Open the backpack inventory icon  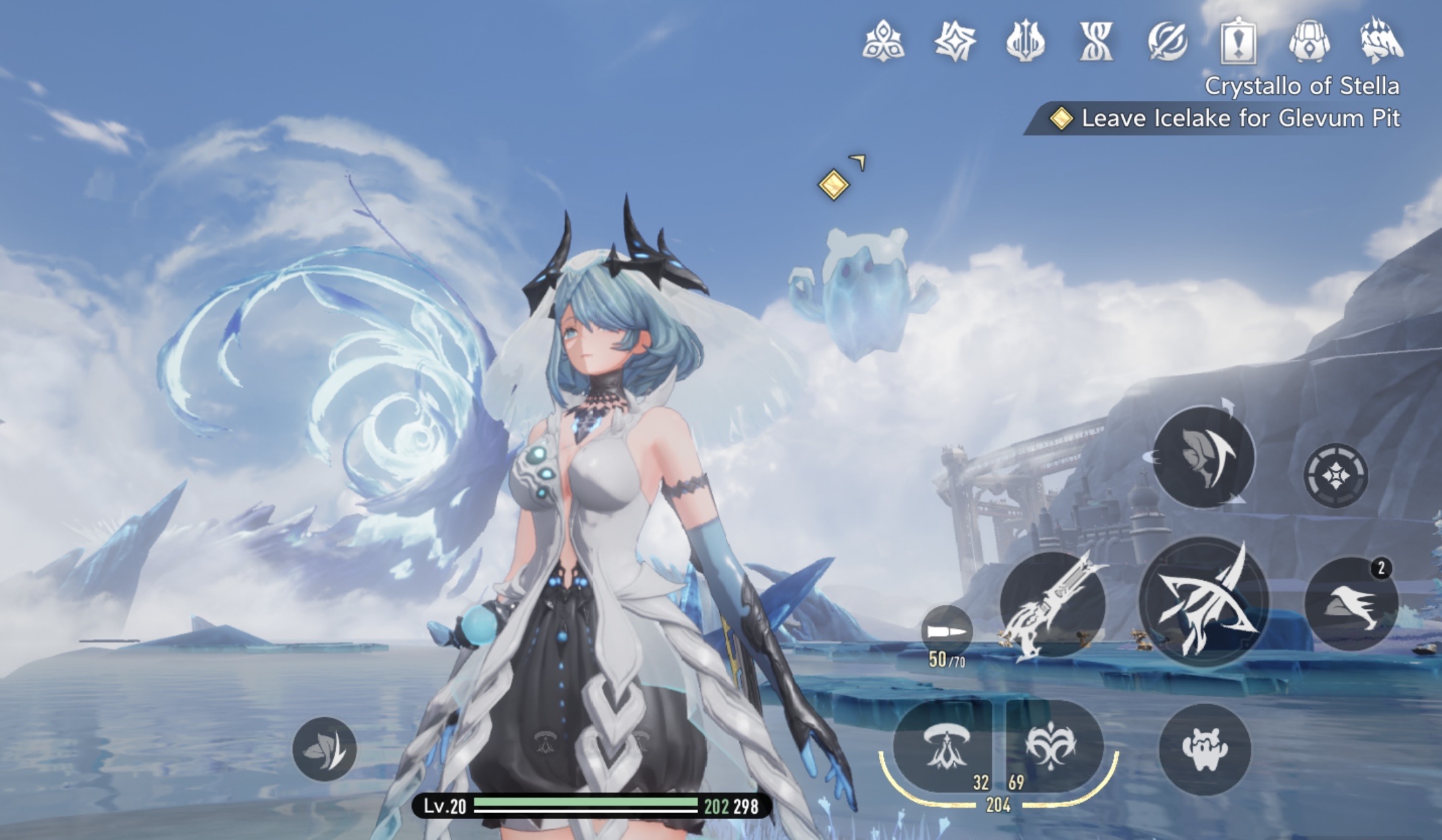click(x=1309, y=41)
